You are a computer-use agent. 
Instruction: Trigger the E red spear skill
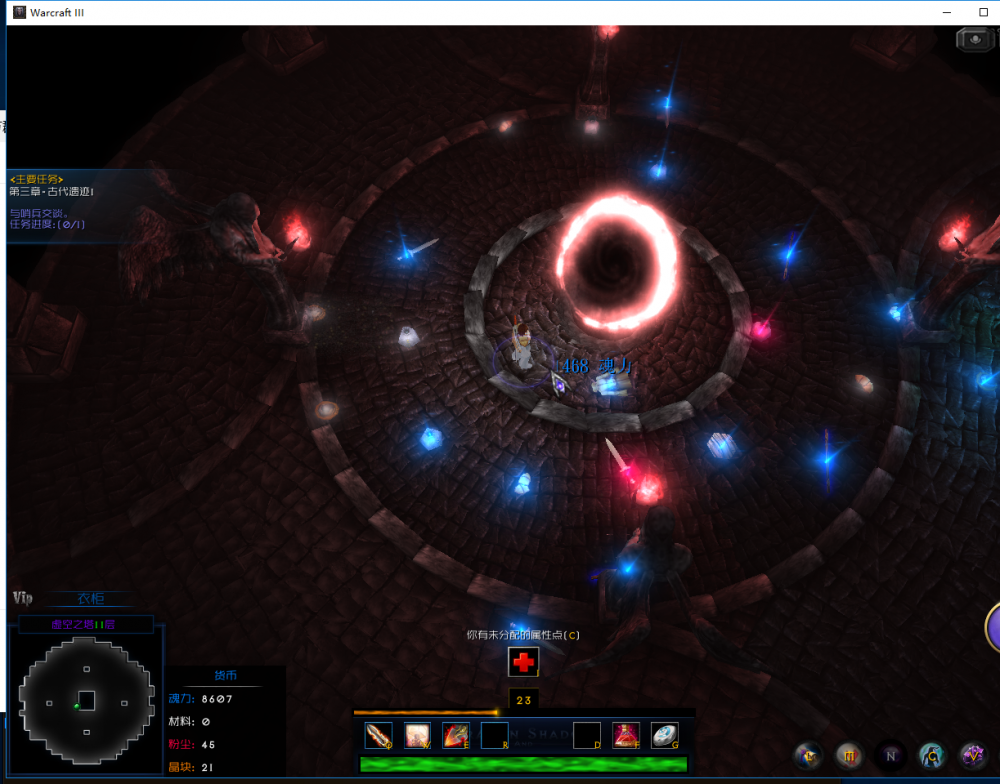coord(456,736)
